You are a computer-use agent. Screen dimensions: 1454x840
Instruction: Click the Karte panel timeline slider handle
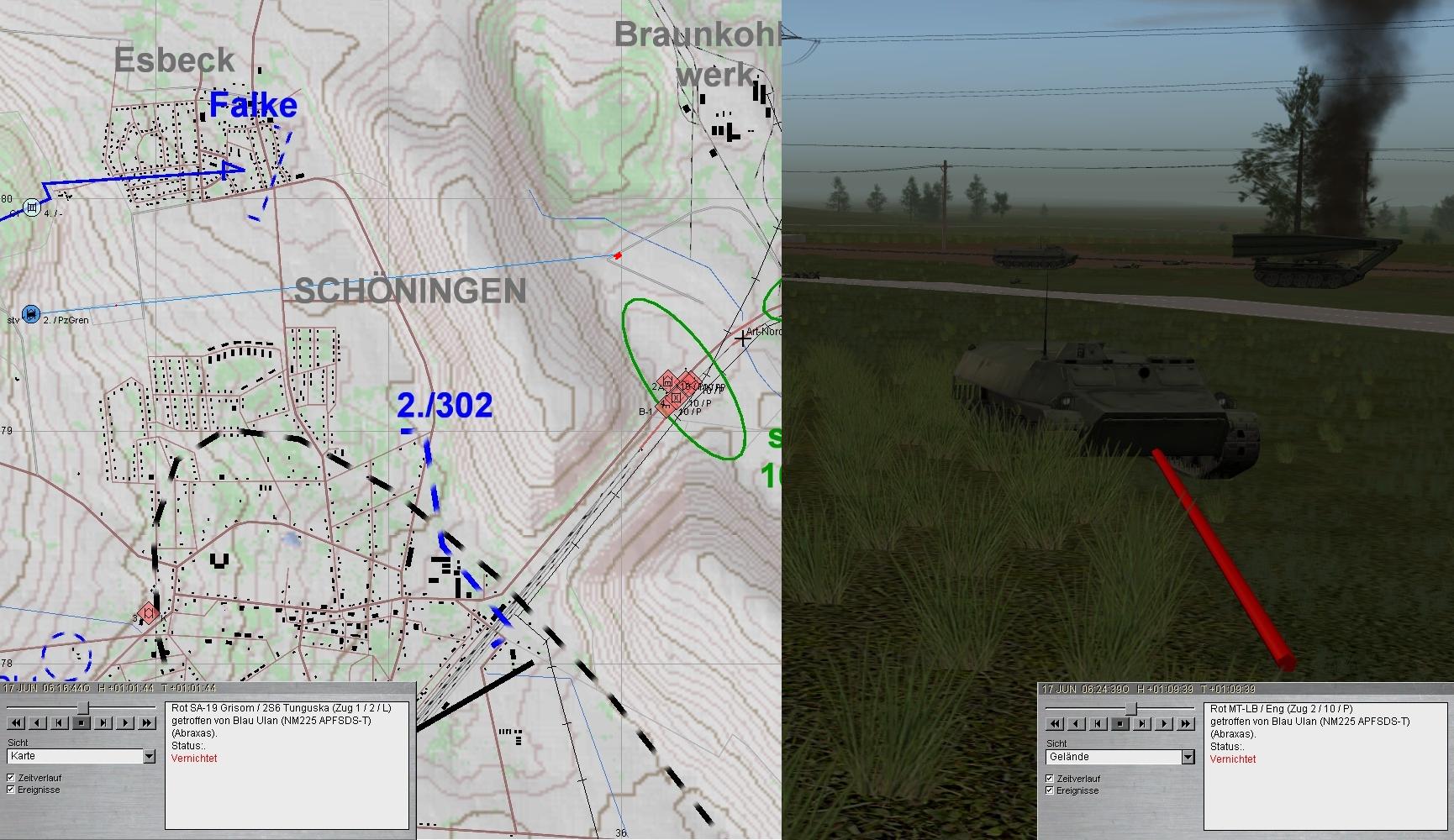coord(83,708)
